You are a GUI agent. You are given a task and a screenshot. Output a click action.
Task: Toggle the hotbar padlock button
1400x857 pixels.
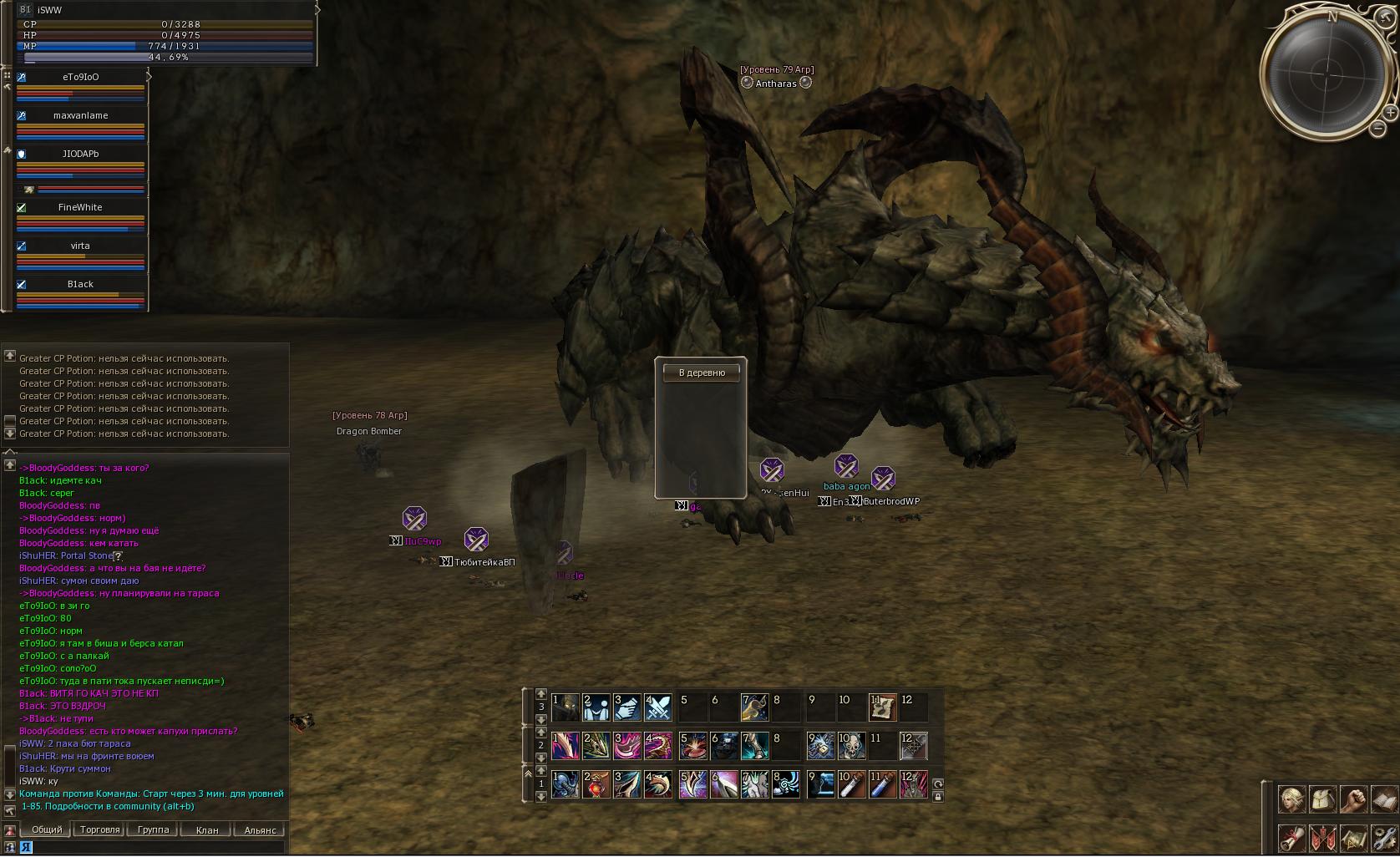[x=938, y=797]
